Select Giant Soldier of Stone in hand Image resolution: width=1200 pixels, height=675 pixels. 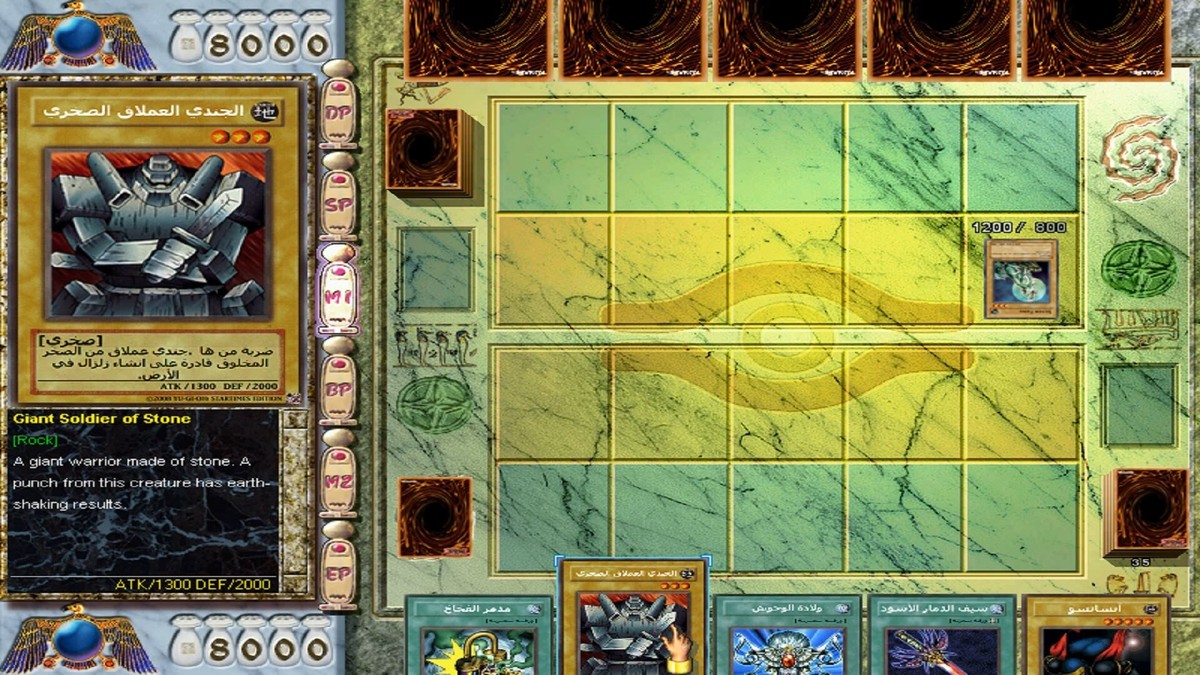click(635, 622)
